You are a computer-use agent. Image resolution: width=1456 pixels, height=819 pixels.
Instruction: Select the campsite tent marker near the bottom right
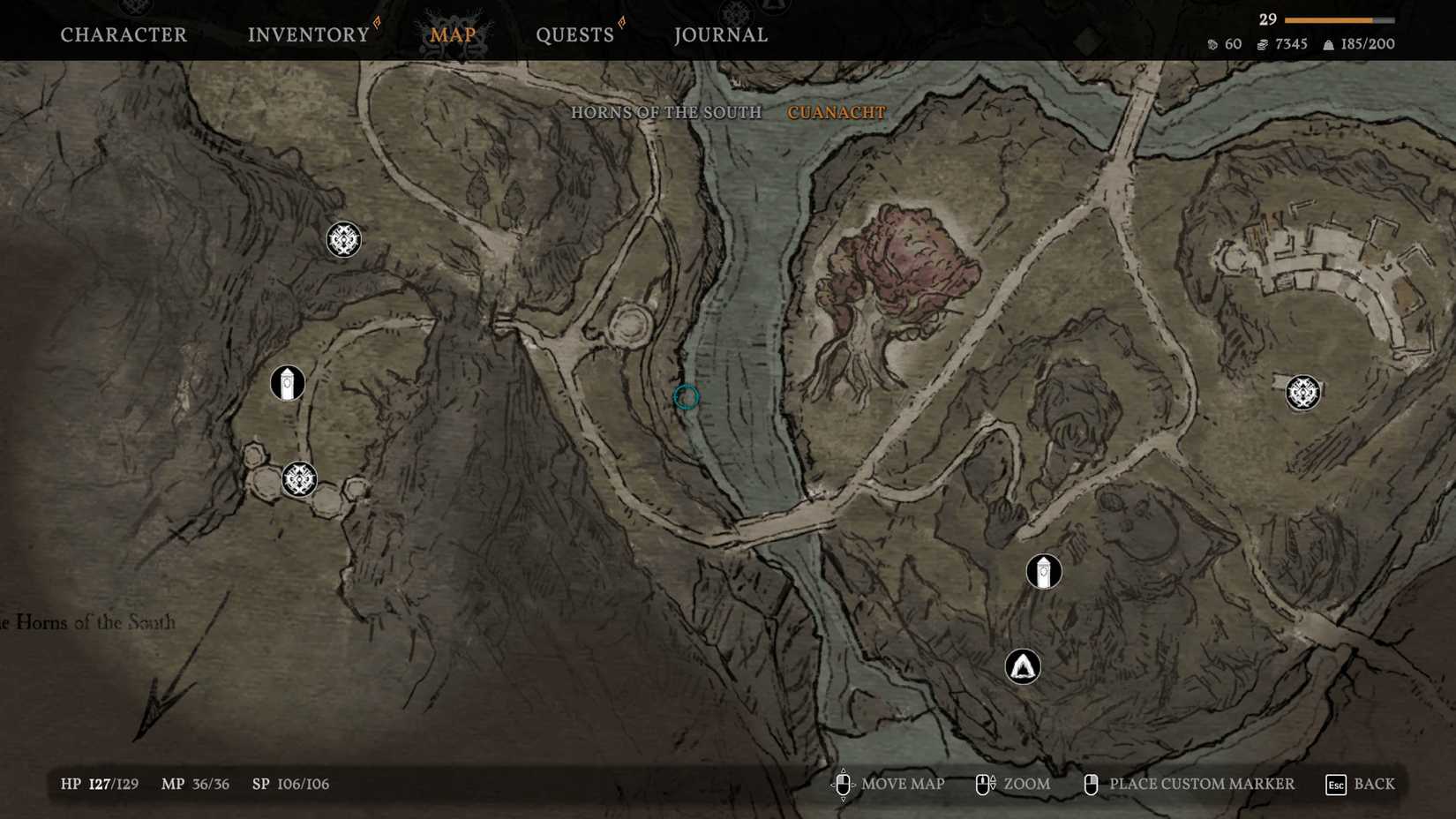pyautogui.click(x=1022, y=666)
